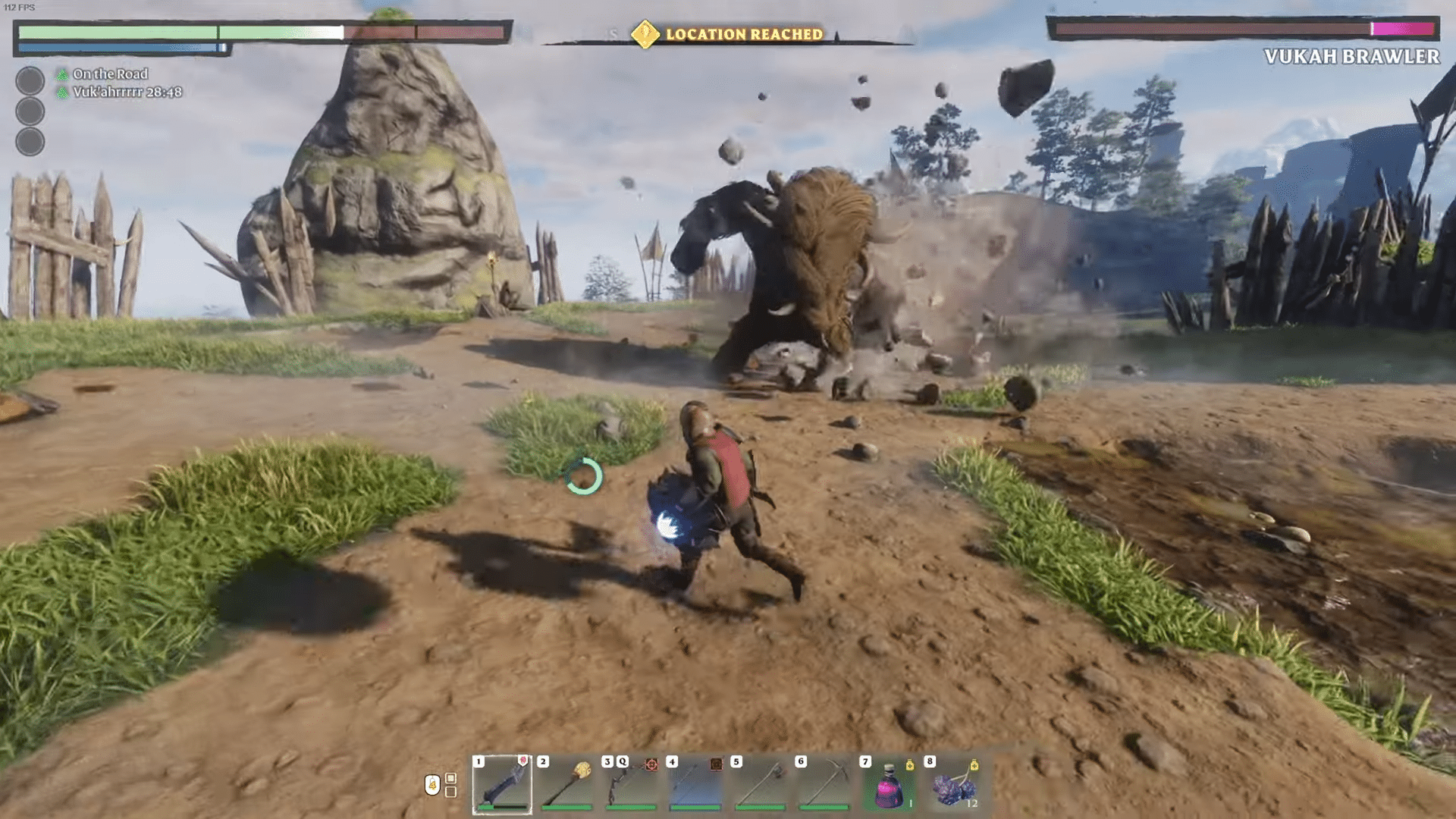Screen dimensions: 1456x819
Task: Eat the purple berries in slot 8
Action: [x=953, y=784]
